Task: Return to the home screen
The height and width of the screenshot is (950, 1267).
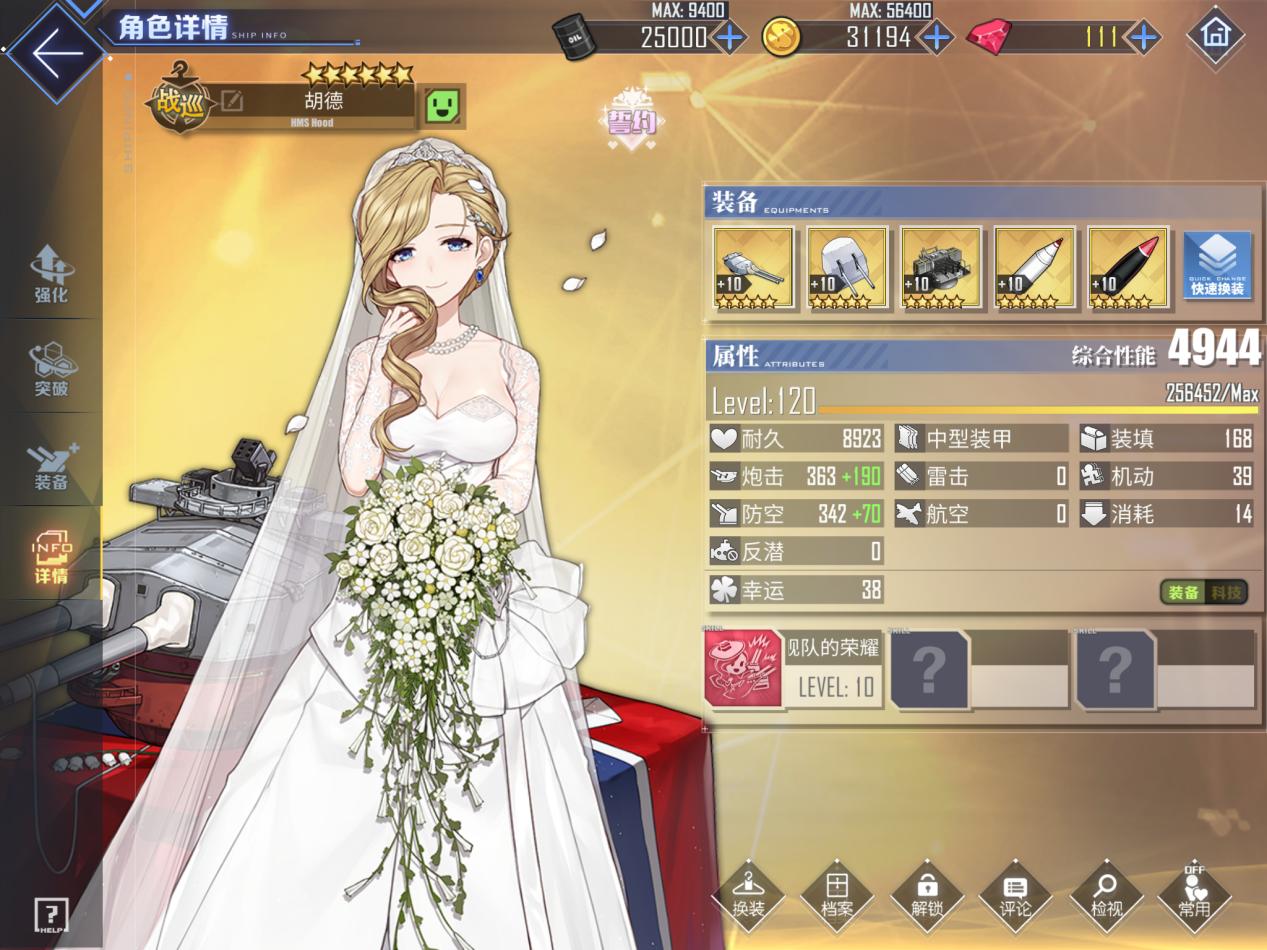Action: point(1215,35)
